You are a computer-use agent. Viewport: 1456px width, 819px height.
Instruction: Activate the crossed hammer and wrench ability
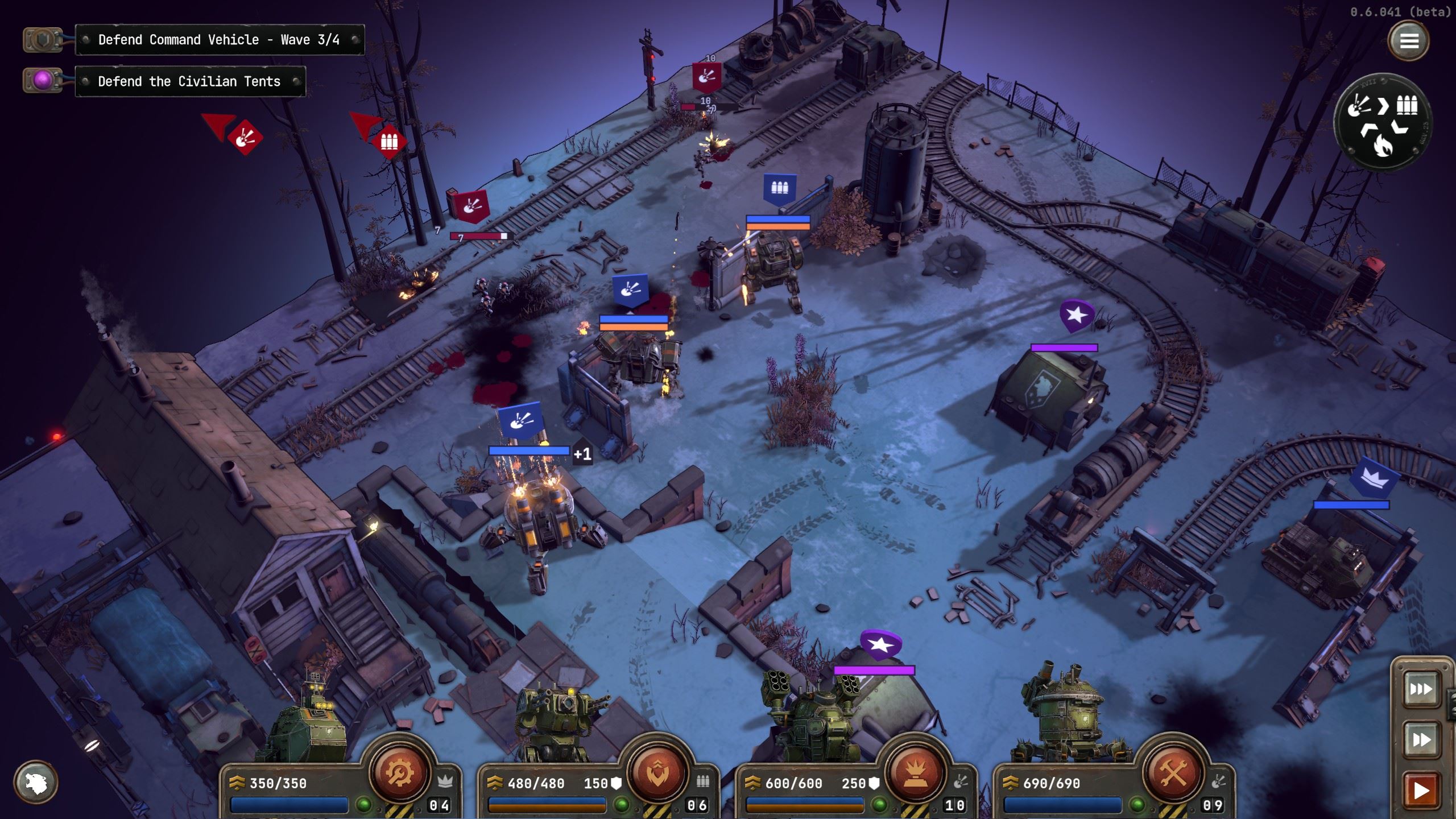click(x=1172, y=772)
